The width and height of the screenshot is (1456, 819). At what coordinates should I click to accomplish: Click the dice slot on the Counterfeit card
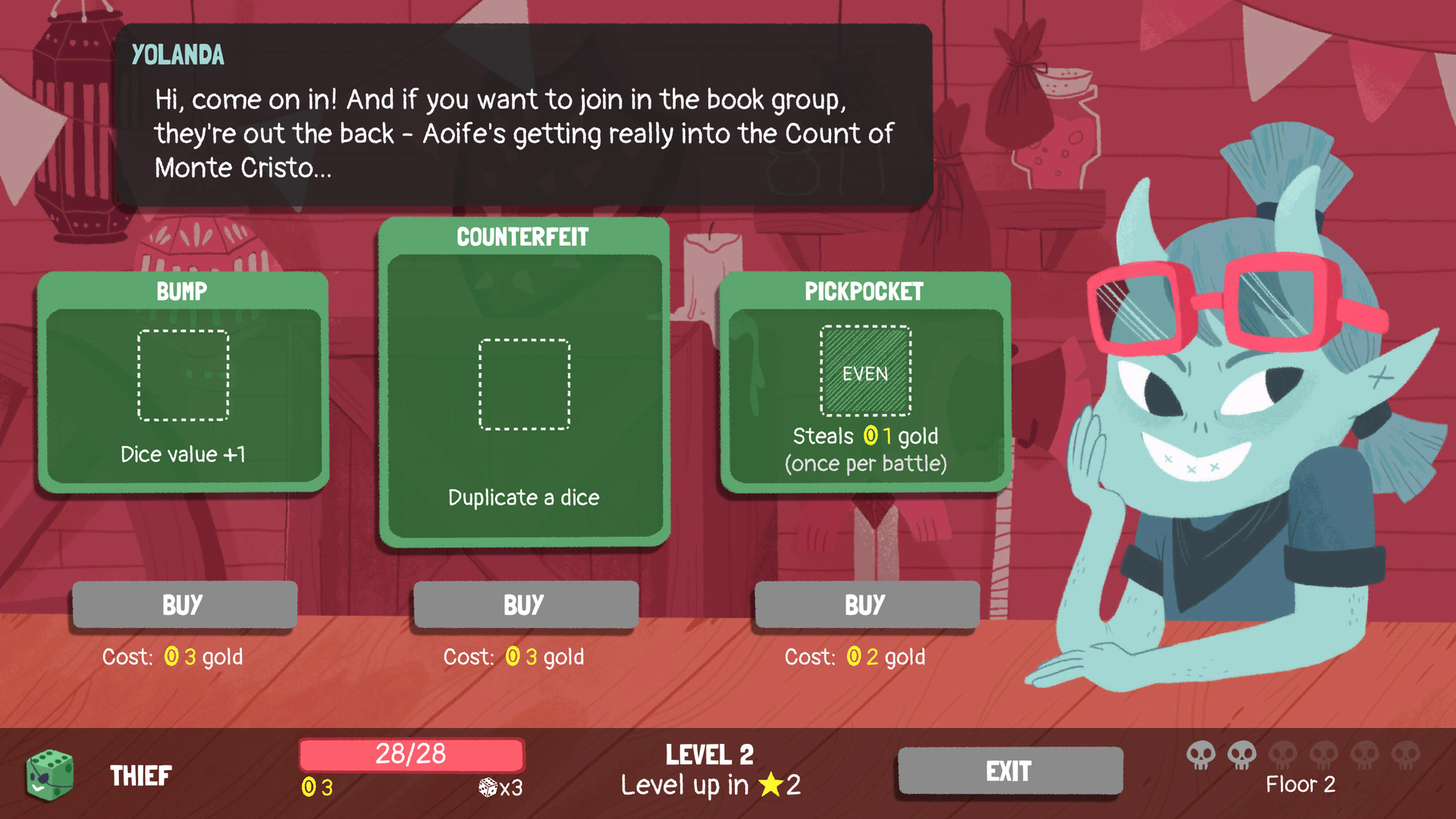[524, 382]
